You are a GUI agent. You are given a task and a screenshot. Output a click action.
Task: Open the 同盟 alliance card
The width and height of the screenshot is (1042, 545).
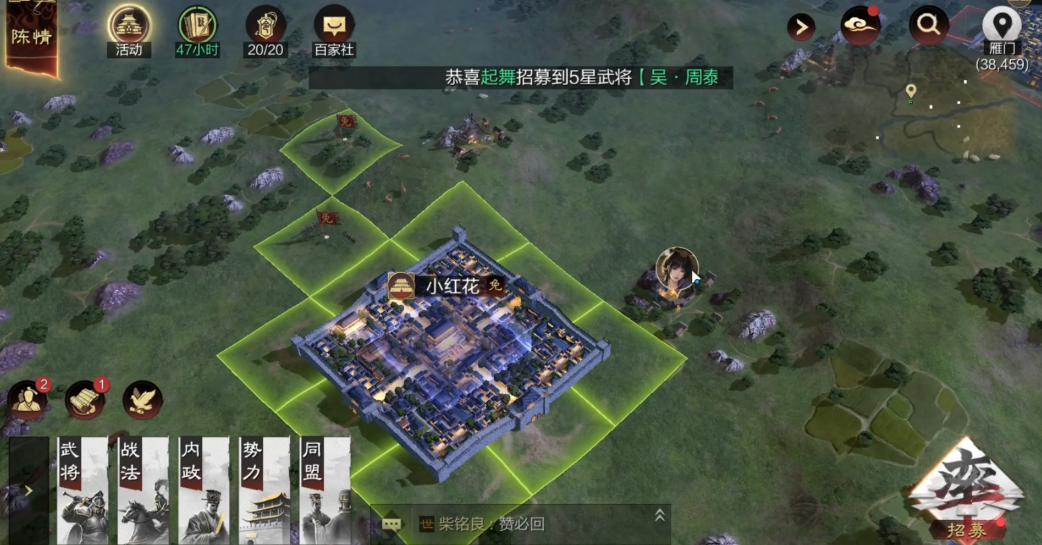(x=324, y=490)
